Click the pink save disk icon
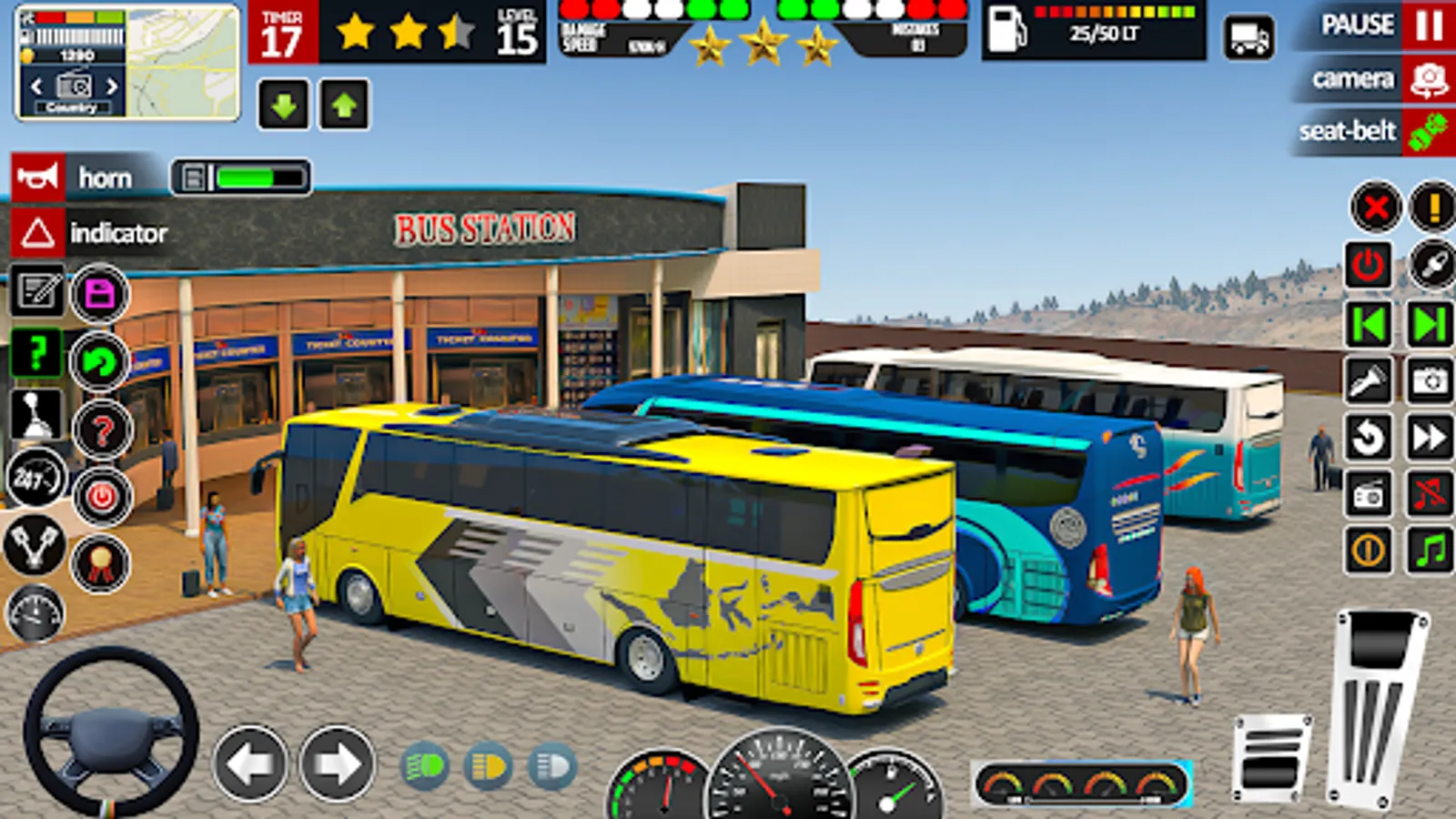The image size is (1456, 819). 99,294
